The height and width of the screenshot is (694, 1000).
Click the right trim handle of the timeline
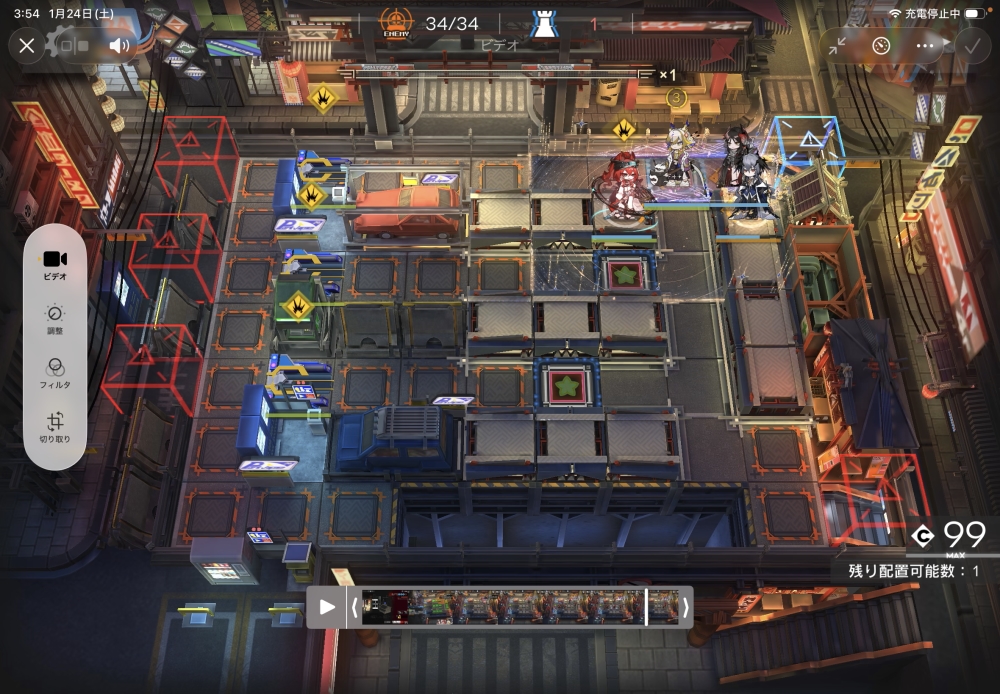685,607
